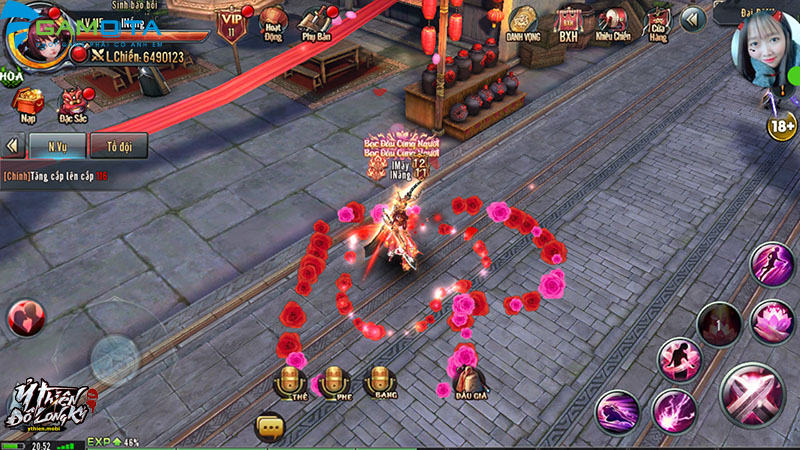800x450 pixels.
Task: Select the Bang guild voice microphone
Action: [x=379, y=380]
